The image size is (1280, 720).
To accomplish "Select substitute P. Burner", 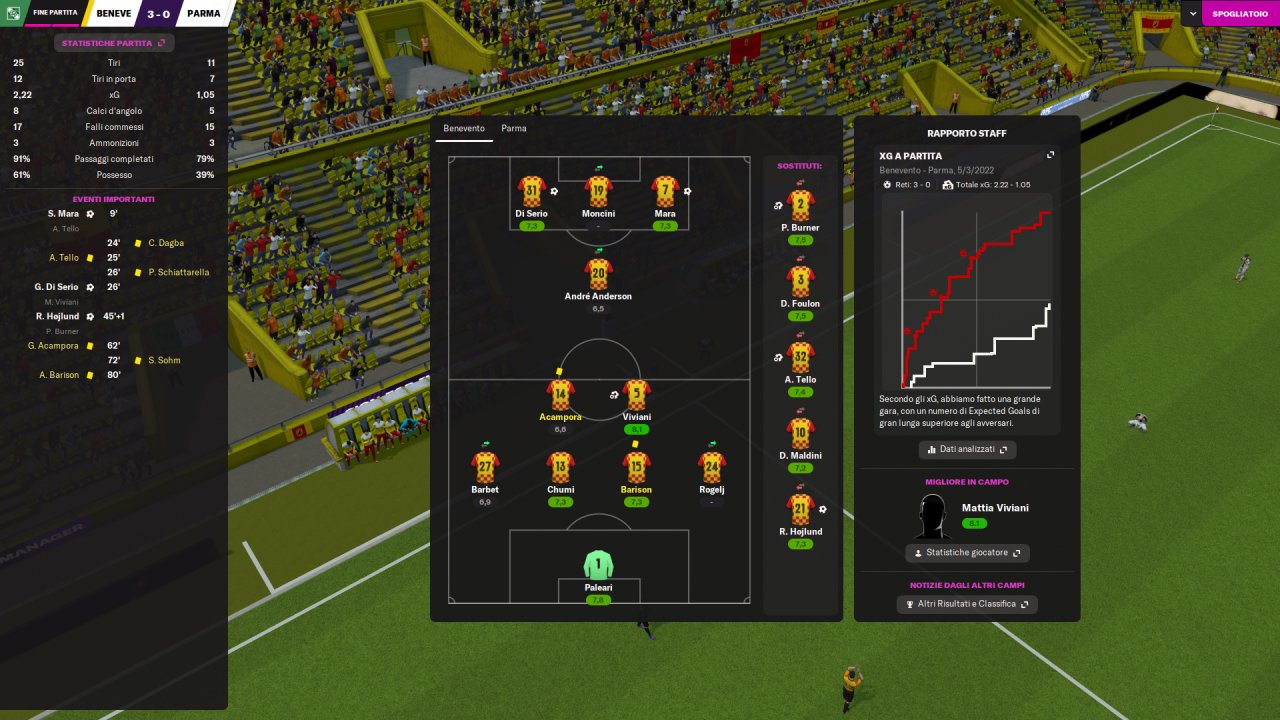I will [x=800, y=207].
